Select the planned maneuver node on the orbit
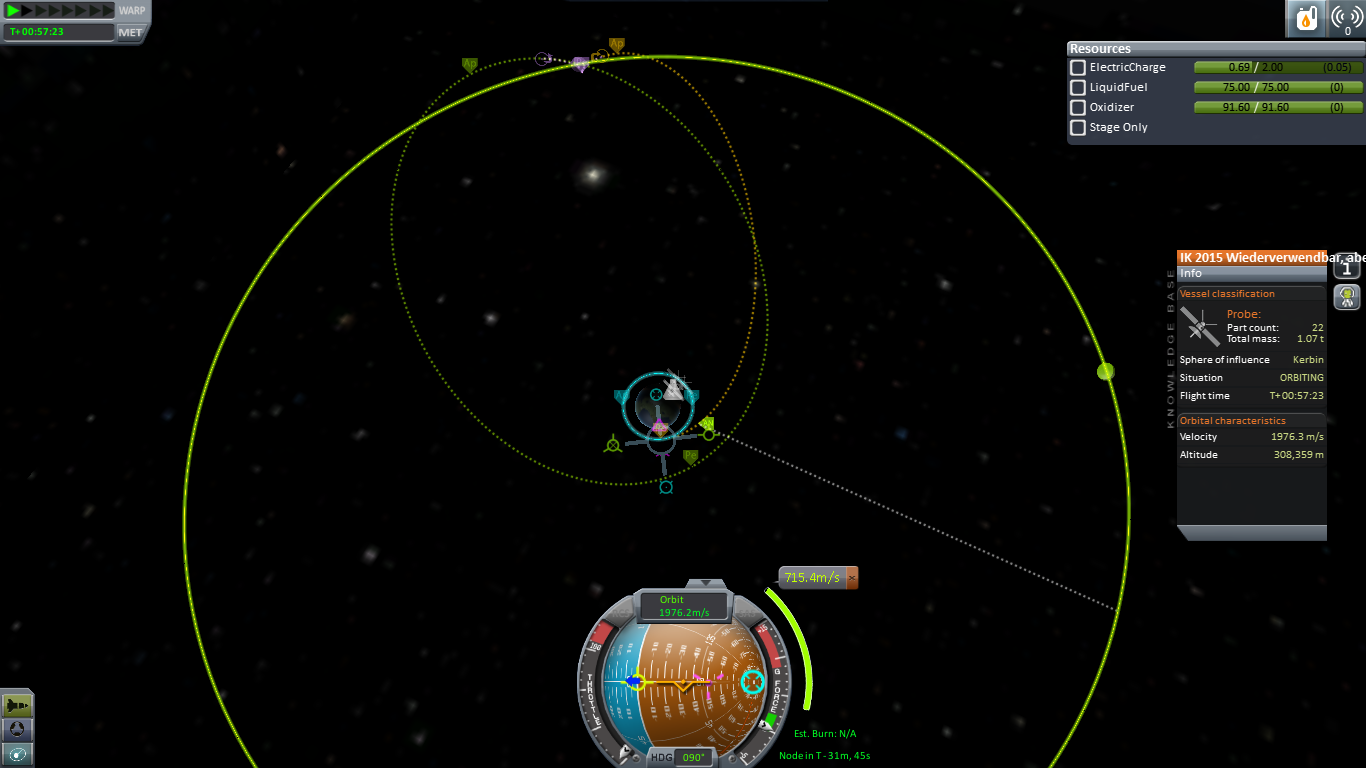Image resolution: width=1366 pixels, height=768 pixels. (708, 434)
